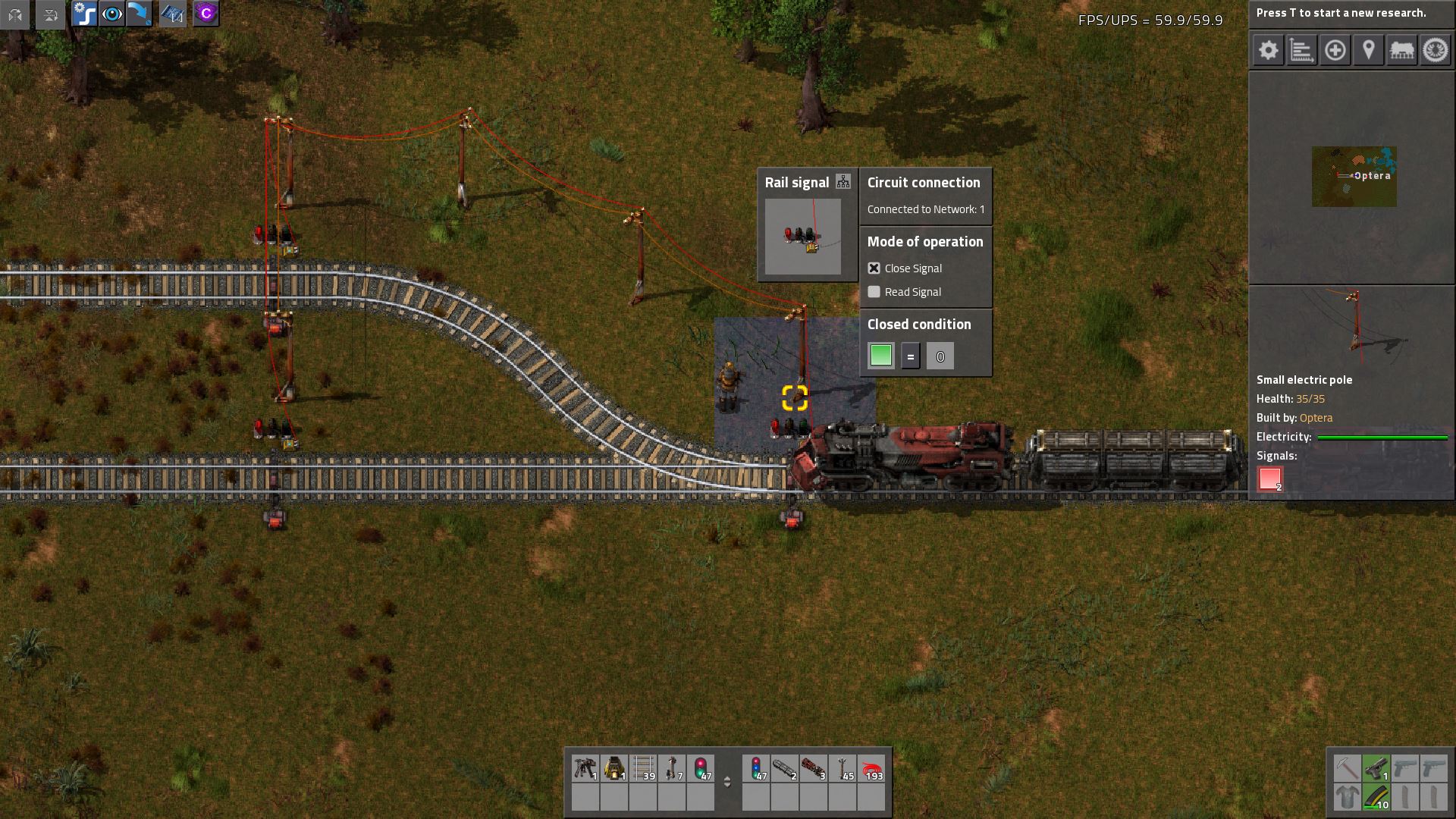Pick the rail signal stack from the hotbar
The image size is (1456, 819).
click(x=701, y=768)
